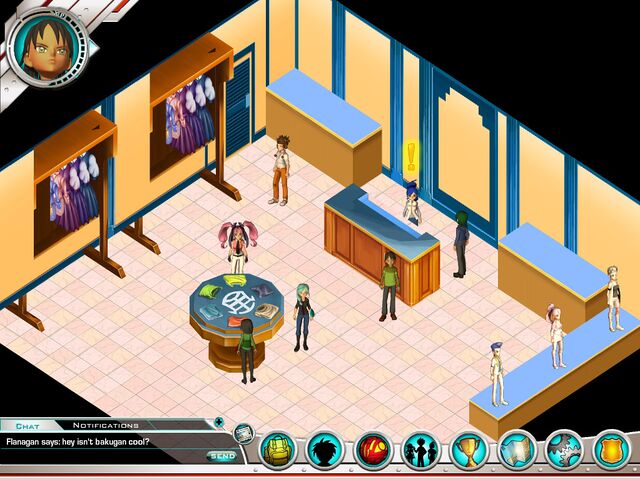640x479 pixels.
Task: Send the chat message
Action: pos(219,456)
